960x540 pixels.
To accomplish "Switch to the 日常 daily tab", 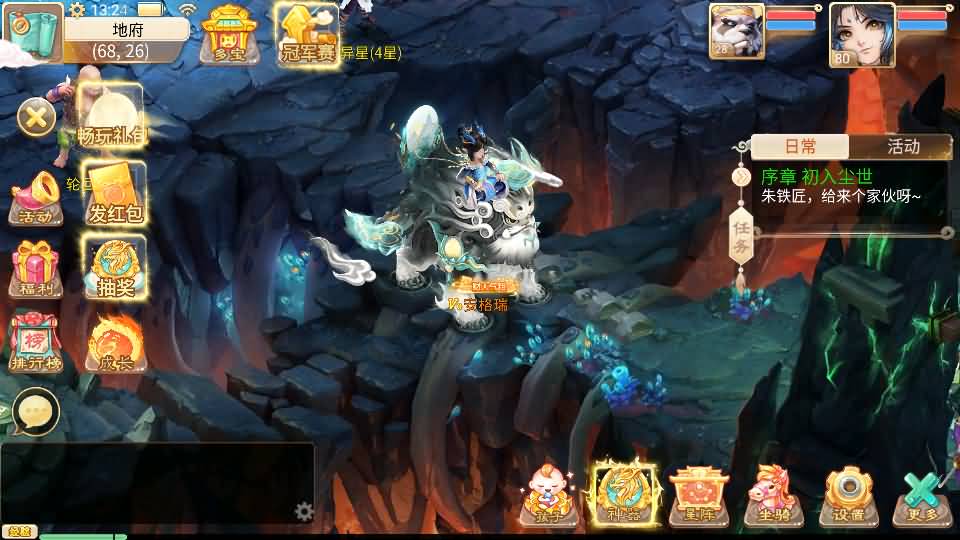I will 799,147.
